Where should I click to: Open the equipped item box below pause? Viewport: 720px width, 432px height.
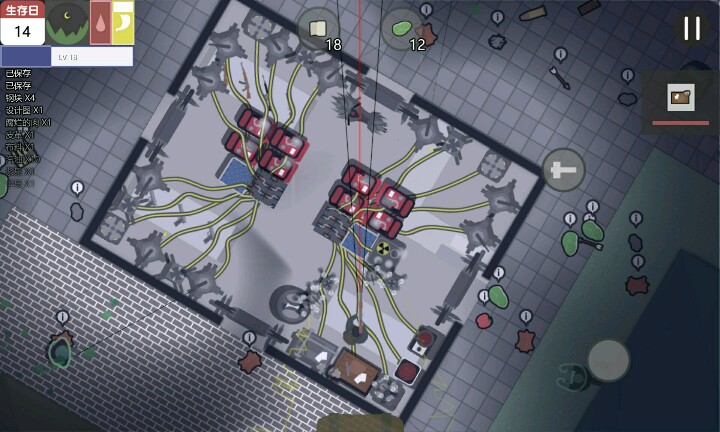pyautogui.click(x=681, y=99)
